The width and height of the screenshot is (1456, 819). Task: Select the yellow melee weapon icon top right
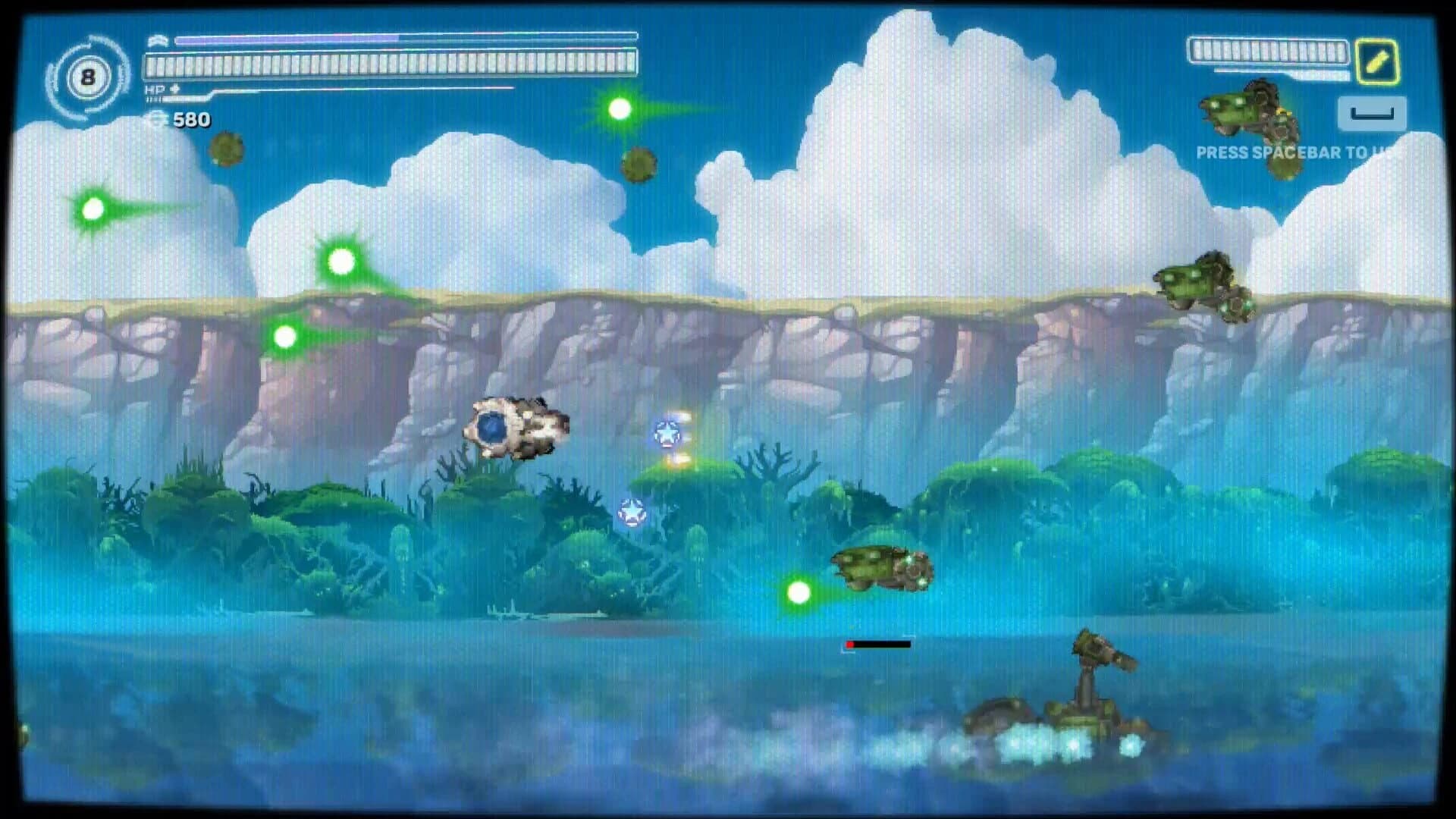point(1378,60)
